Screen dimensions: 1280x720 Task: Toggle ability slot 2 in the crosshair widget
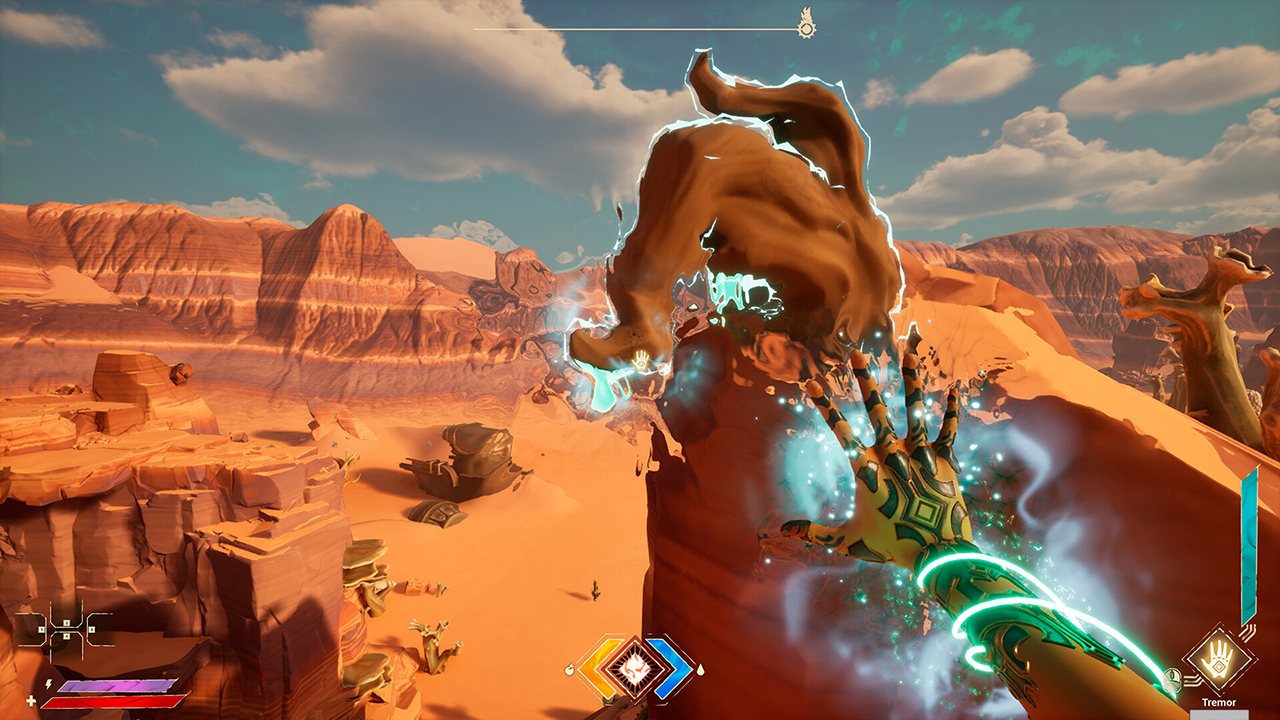[65, 623]
